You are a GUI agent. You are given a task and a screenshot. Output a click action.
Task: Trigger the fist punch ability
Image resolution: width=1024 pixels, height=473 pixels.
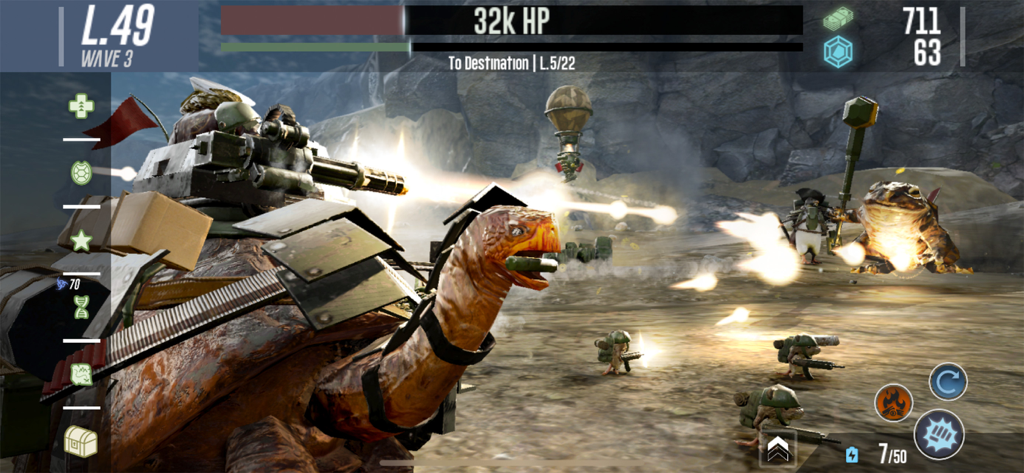(x=938, y=434)
